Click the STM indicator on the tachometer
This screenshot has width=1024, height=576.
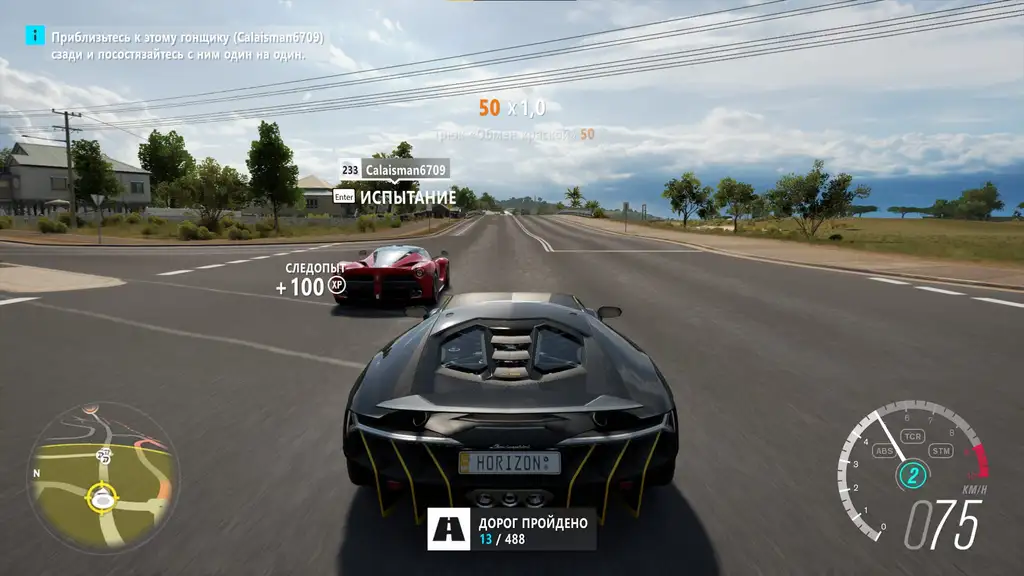pyautogui.click(x=940, y=451)
